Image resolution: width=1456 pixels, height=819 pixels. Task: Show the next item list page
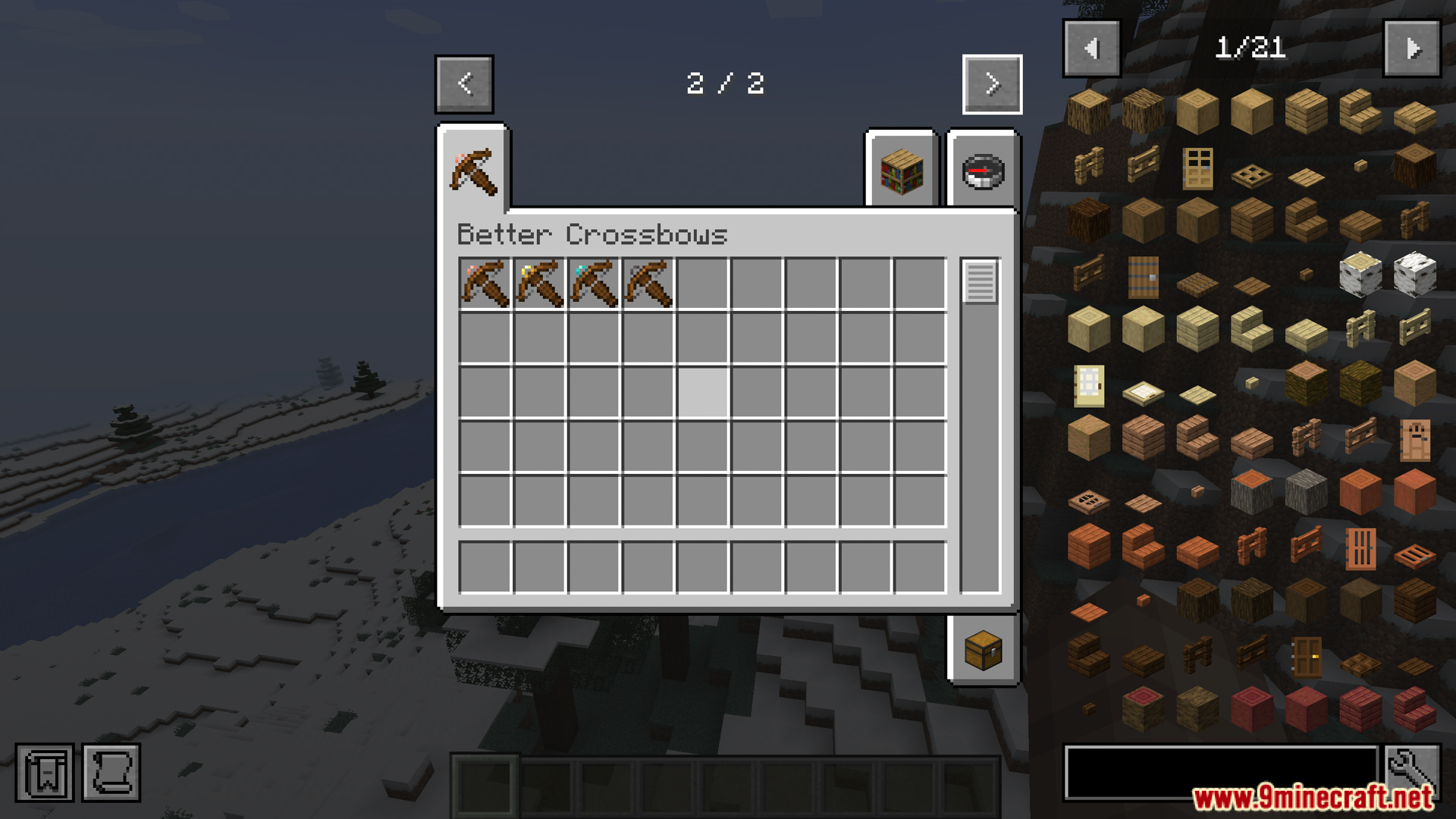click(x=1412, y=49)
